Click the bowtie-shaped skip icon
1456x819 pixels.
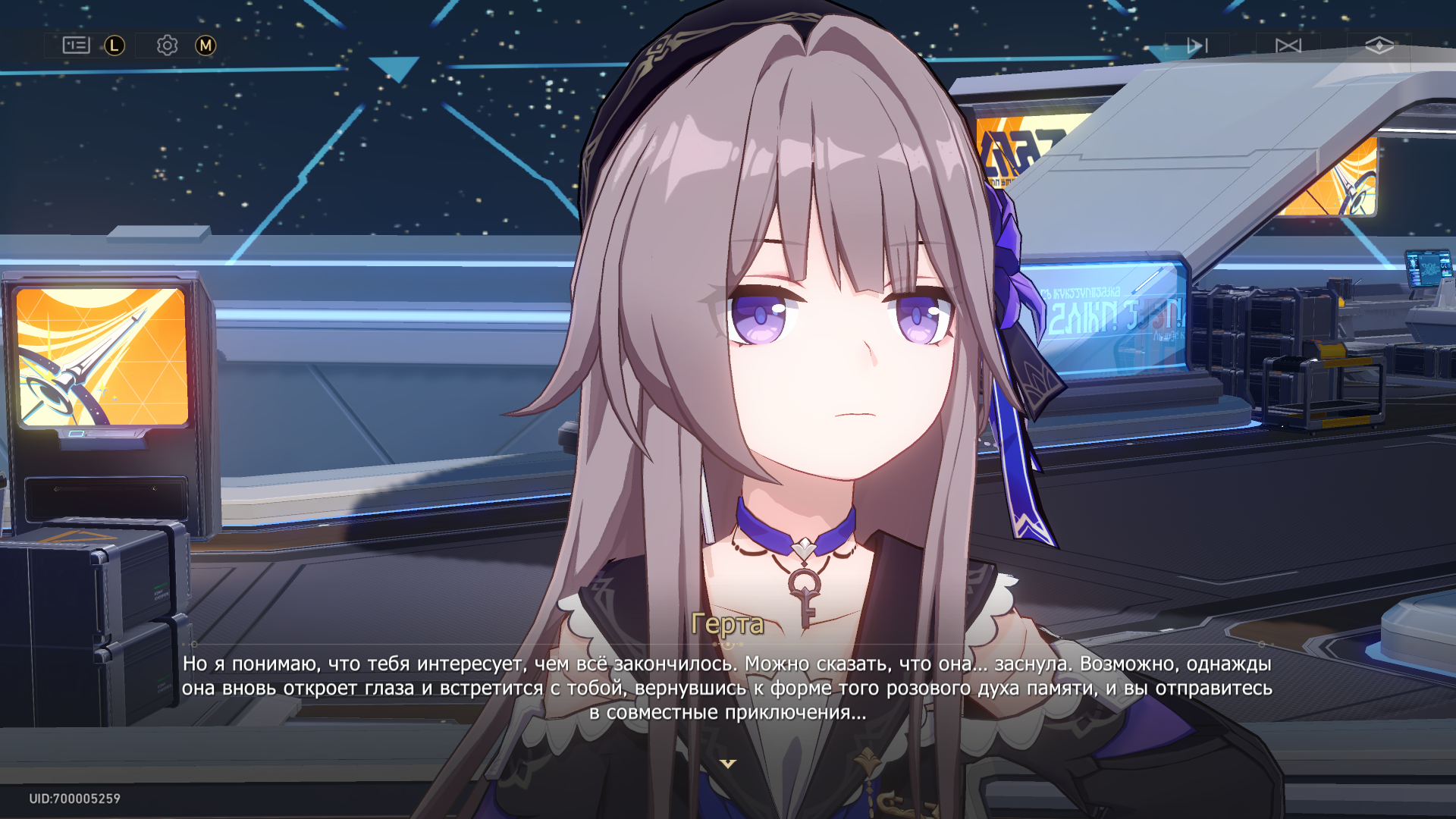[x=1288, y=45]
